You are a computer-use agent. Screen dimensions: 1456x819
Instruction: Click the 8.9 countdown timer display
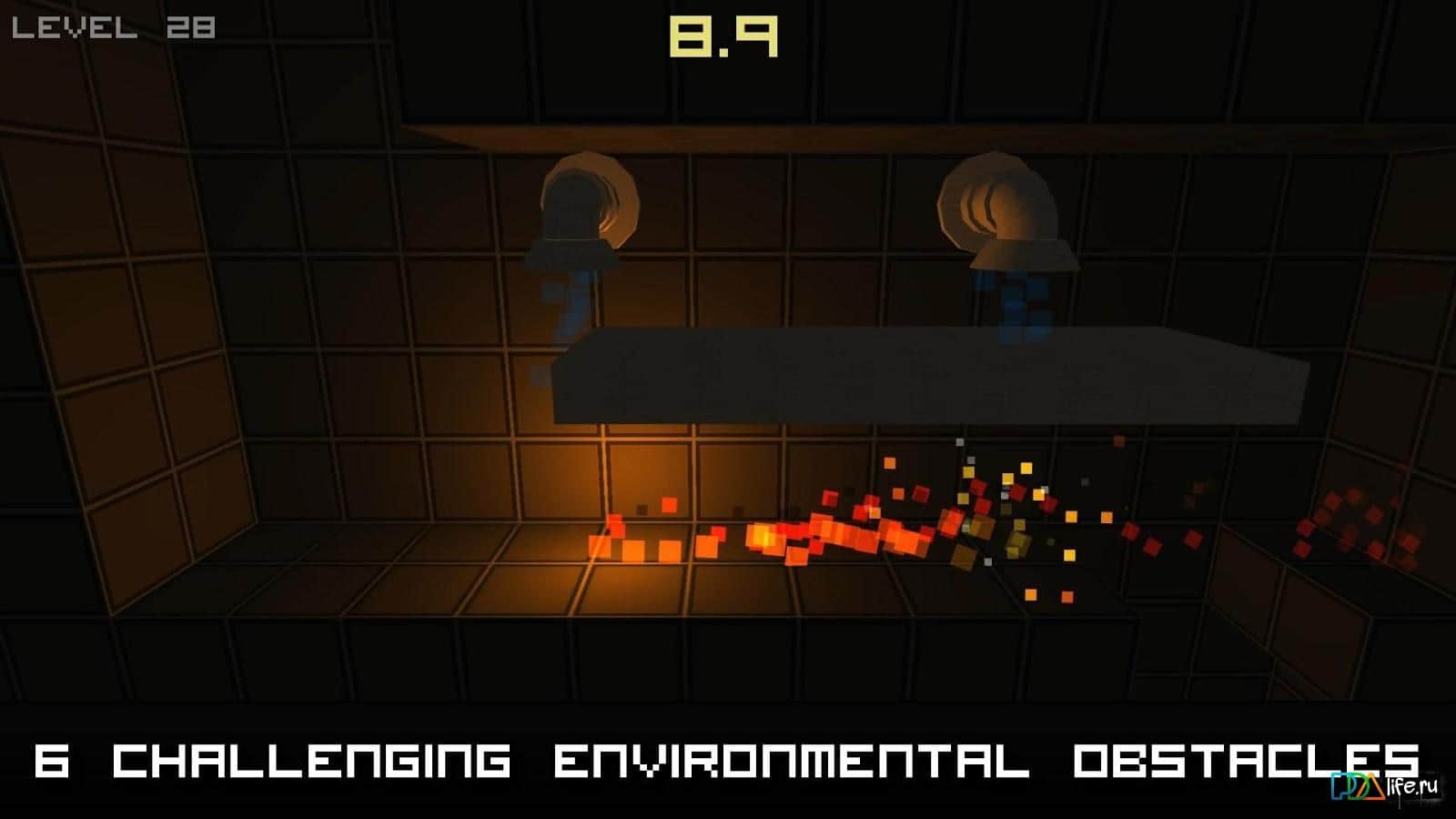pyautogui.click(x=723, y=38)
